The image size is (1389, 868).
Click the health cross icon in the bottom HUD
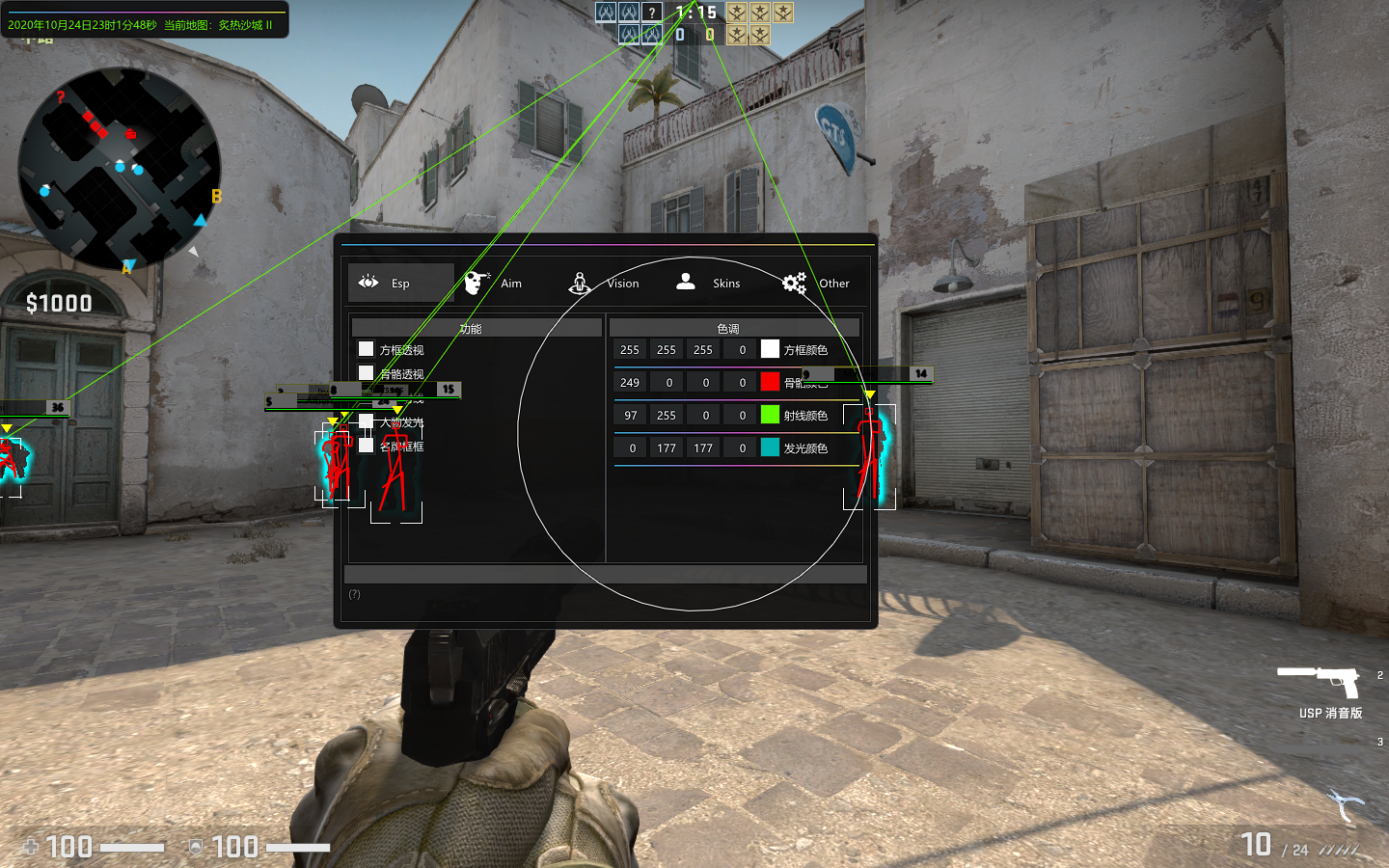32,847
